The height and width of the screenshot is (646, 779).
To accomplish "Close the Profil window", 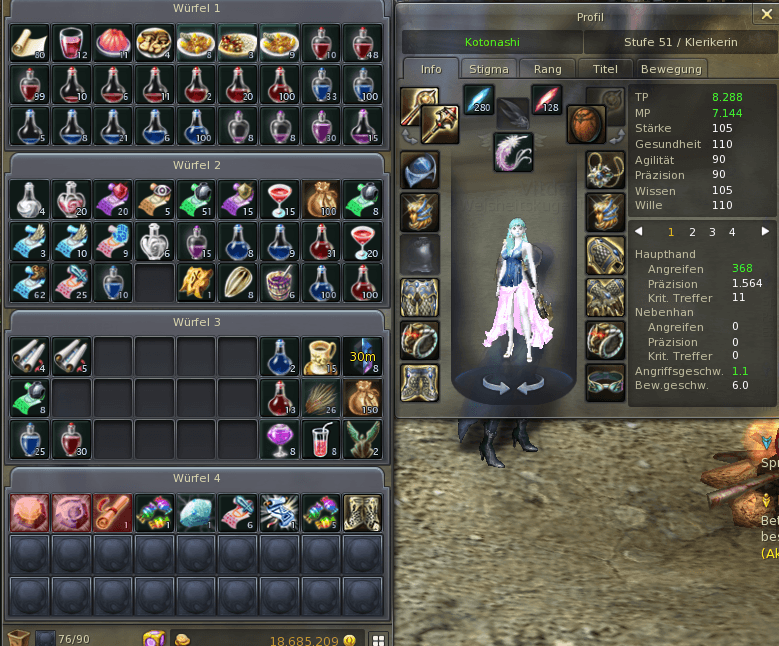I will click(766, 14).
